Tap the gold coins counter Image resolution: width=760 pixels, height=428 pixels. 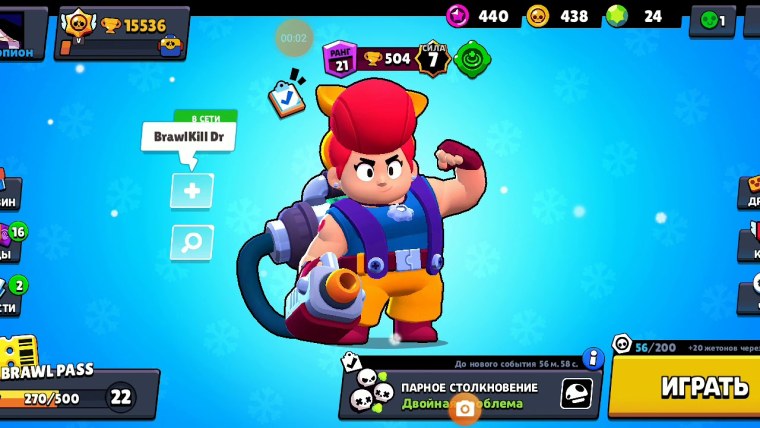point(558,16)
